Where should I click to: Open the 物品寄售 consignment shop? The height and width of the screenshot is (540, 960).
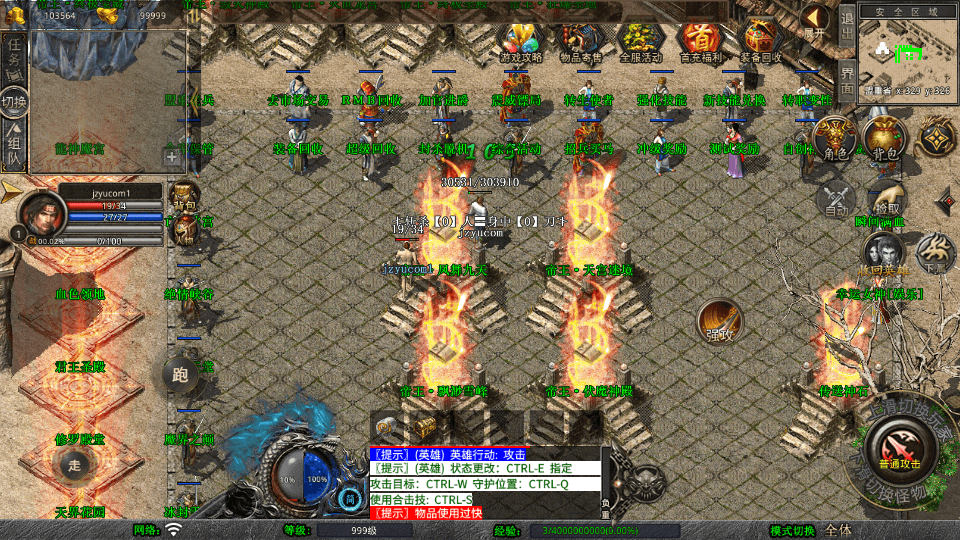pos(580,40)
